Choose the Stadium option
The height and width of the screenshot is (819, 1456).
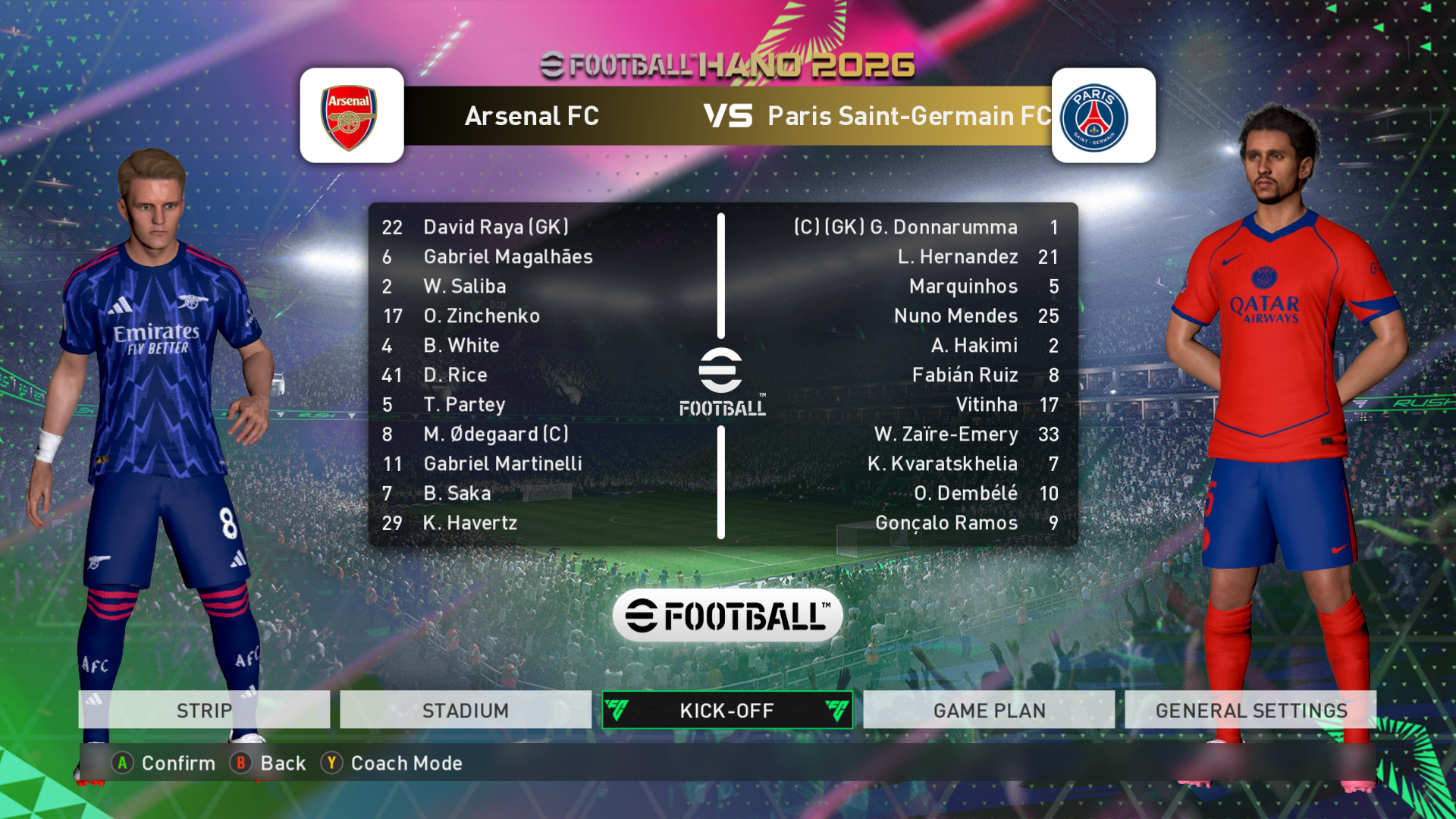coord(466,710)
